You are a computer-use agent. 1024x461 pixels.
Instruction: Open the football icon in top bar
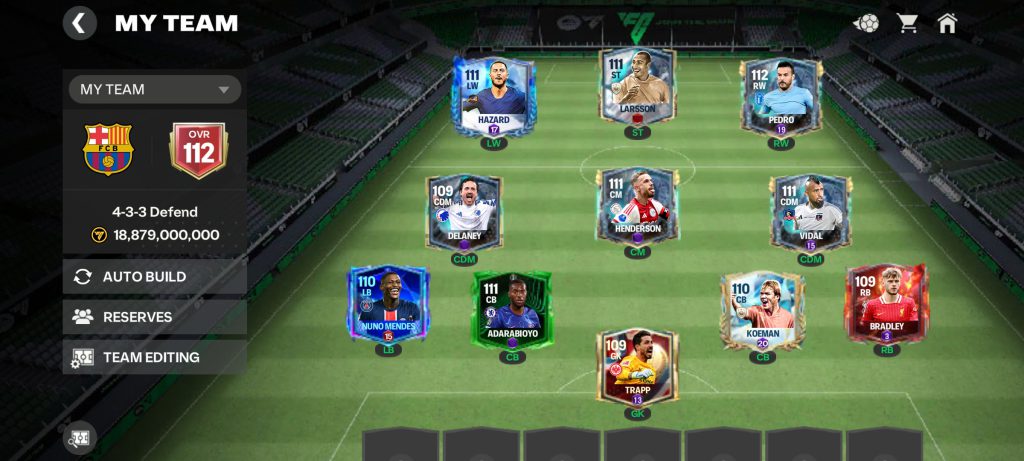click(x=866, y=23)
